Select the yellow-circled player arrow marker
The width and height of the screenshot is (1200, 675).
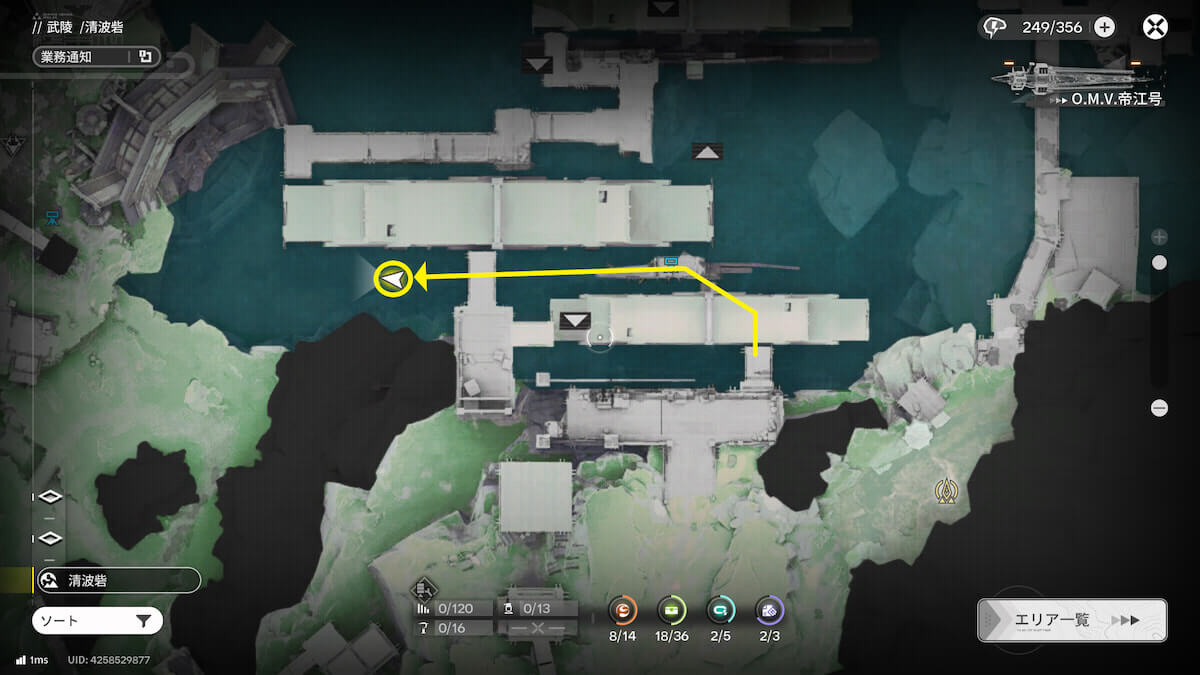coord(393,279)
